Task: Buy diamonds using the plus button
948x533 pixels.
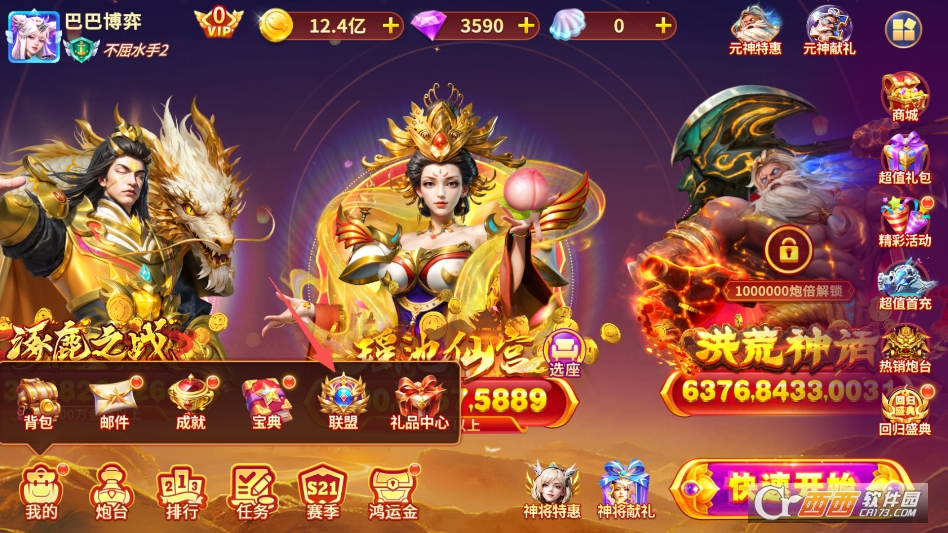Action: pos(526,26)
